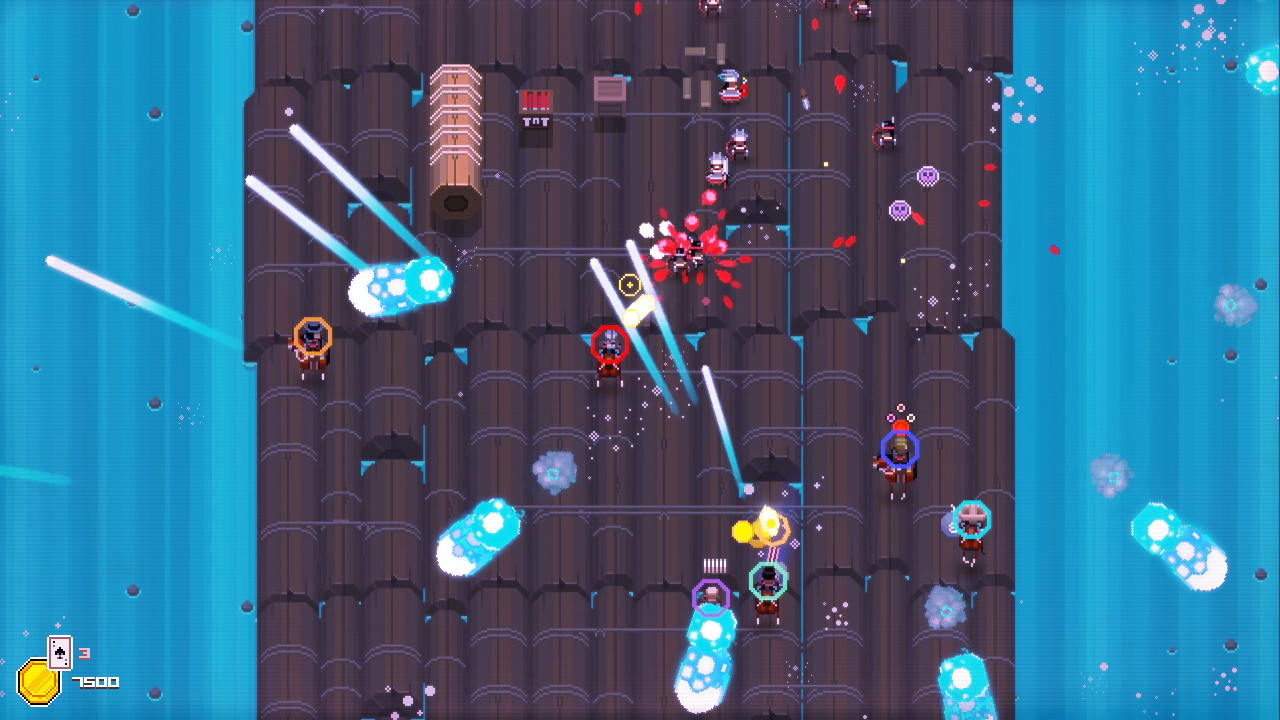This screenshot has width=1280, height=720.
Task: Click the 7500 coin counter text
Action: (x=95, y=683)
